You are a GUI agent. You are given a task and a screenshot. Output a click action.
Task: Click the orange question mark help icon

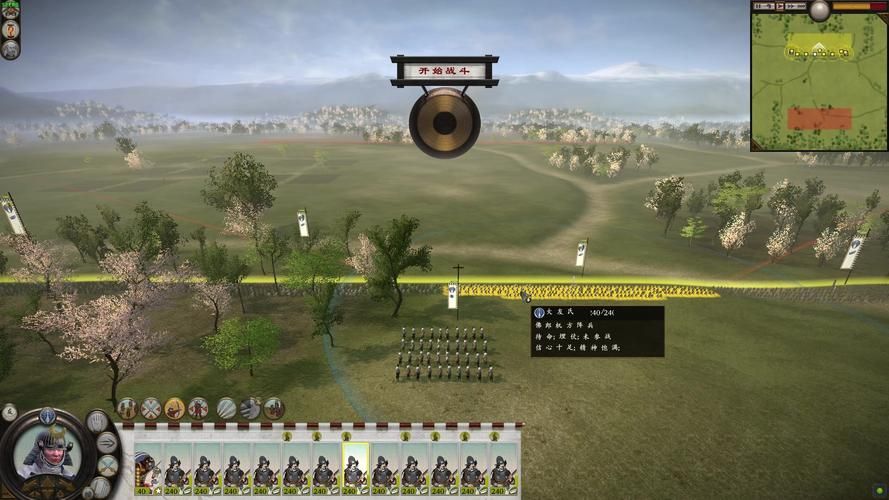coord(11,29)
